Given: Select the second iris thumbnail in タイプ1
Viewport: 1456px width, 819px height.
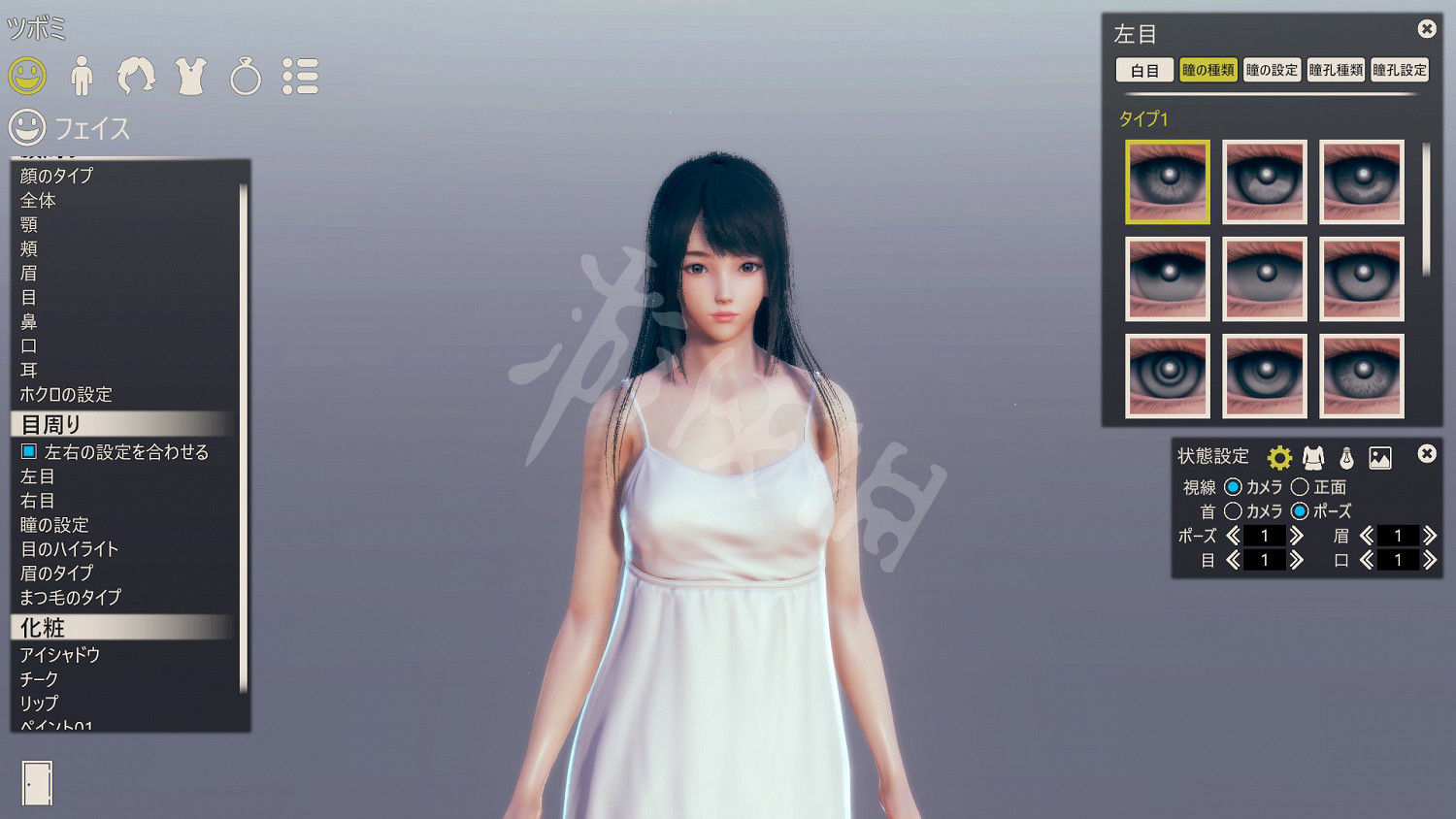Looking at the screenshot, I should click(1264, 181).
